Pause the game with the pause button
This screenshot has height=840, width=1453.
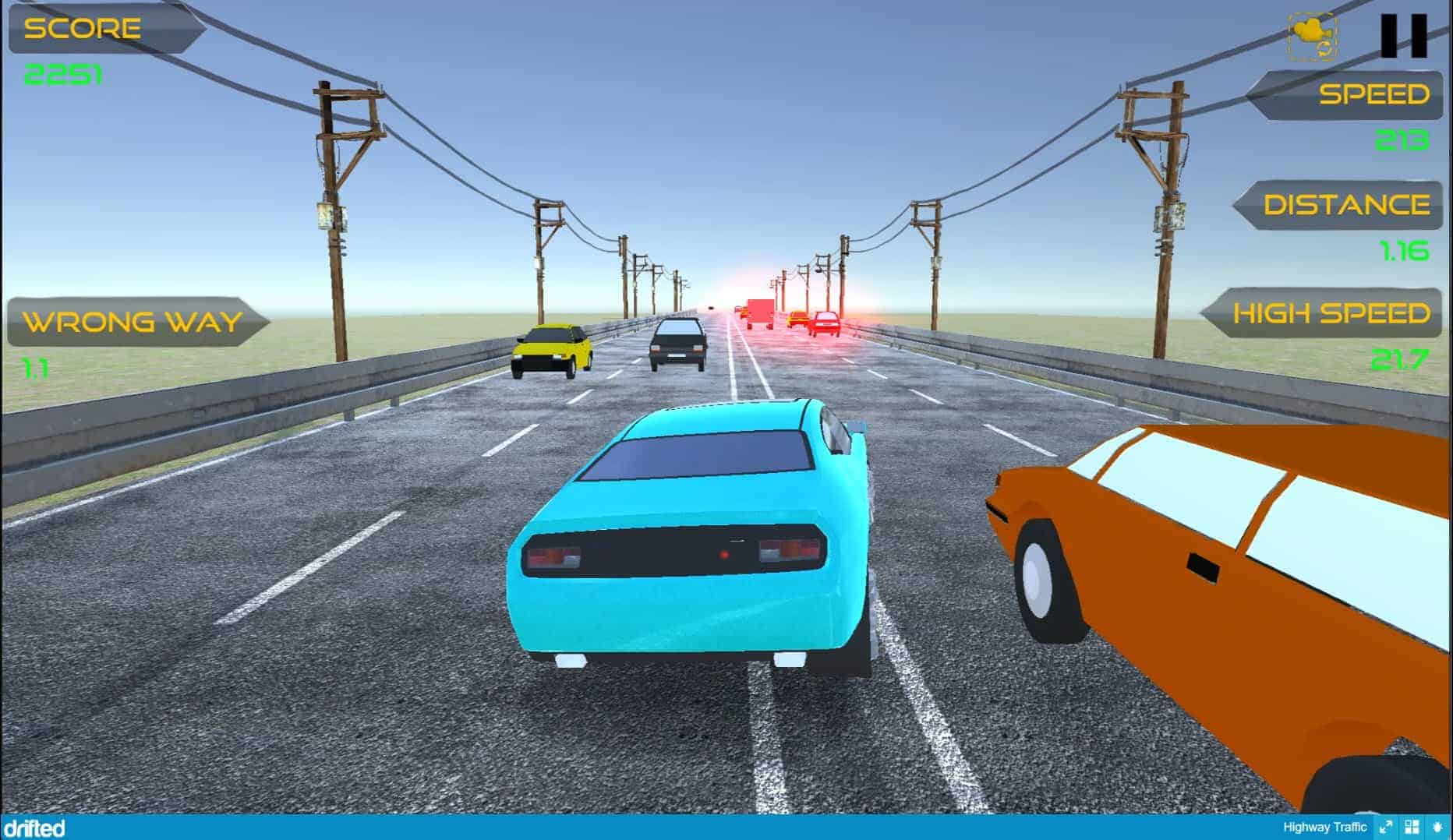[1404, 36]
